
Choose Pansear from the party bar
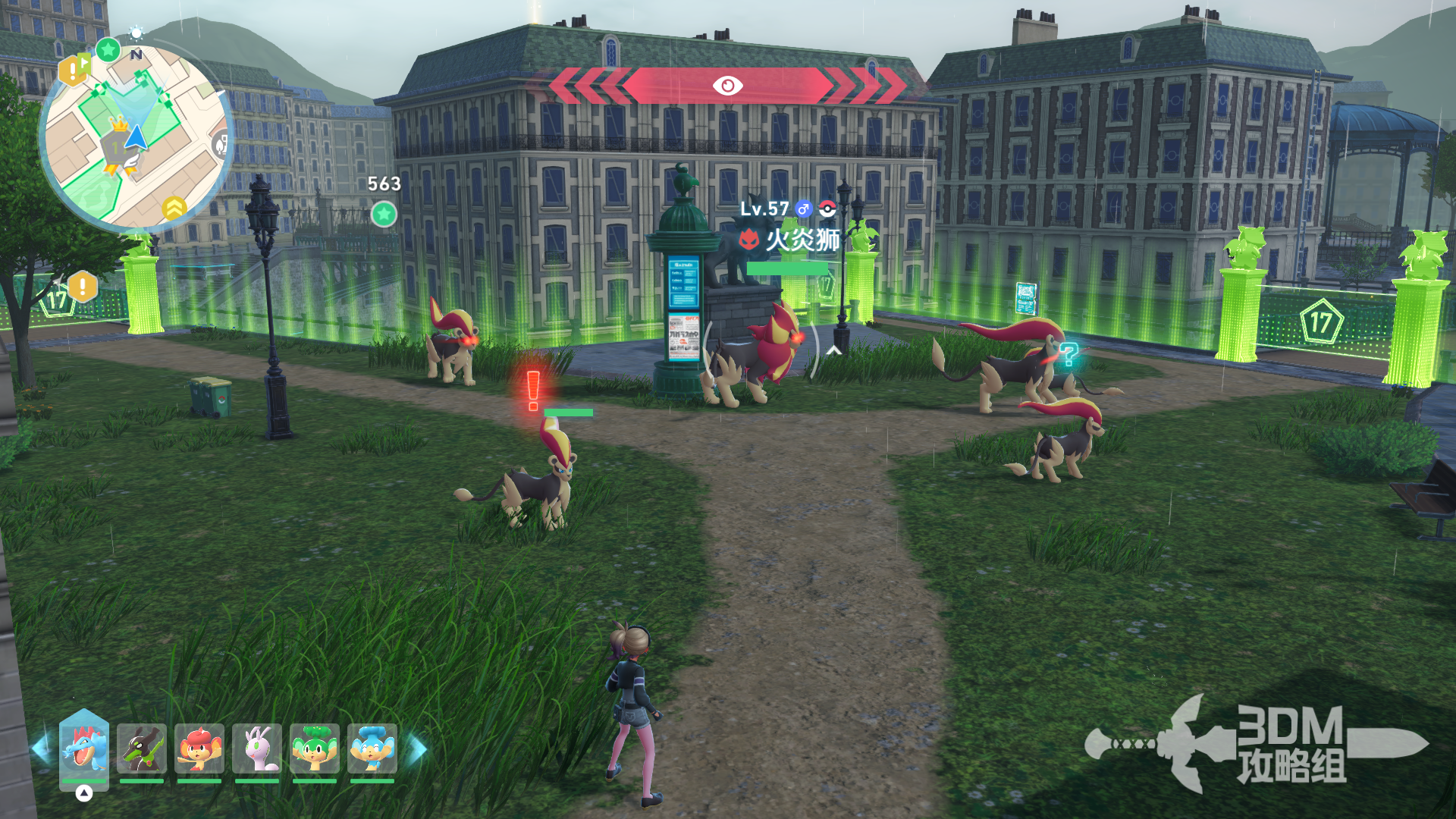pos(199,748)
